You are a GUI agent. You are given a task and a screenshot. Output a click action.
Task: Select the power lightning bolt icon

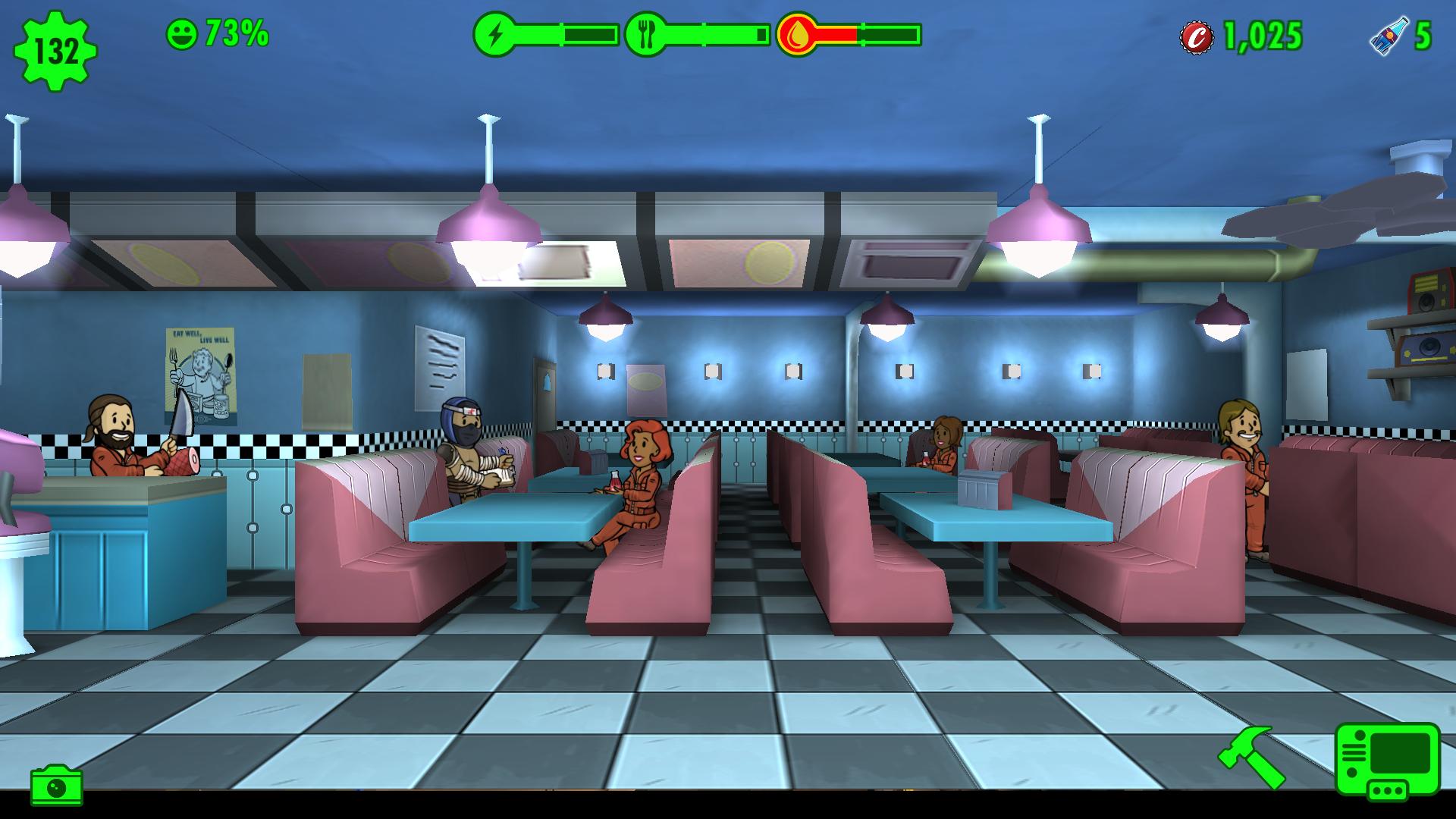497,33
